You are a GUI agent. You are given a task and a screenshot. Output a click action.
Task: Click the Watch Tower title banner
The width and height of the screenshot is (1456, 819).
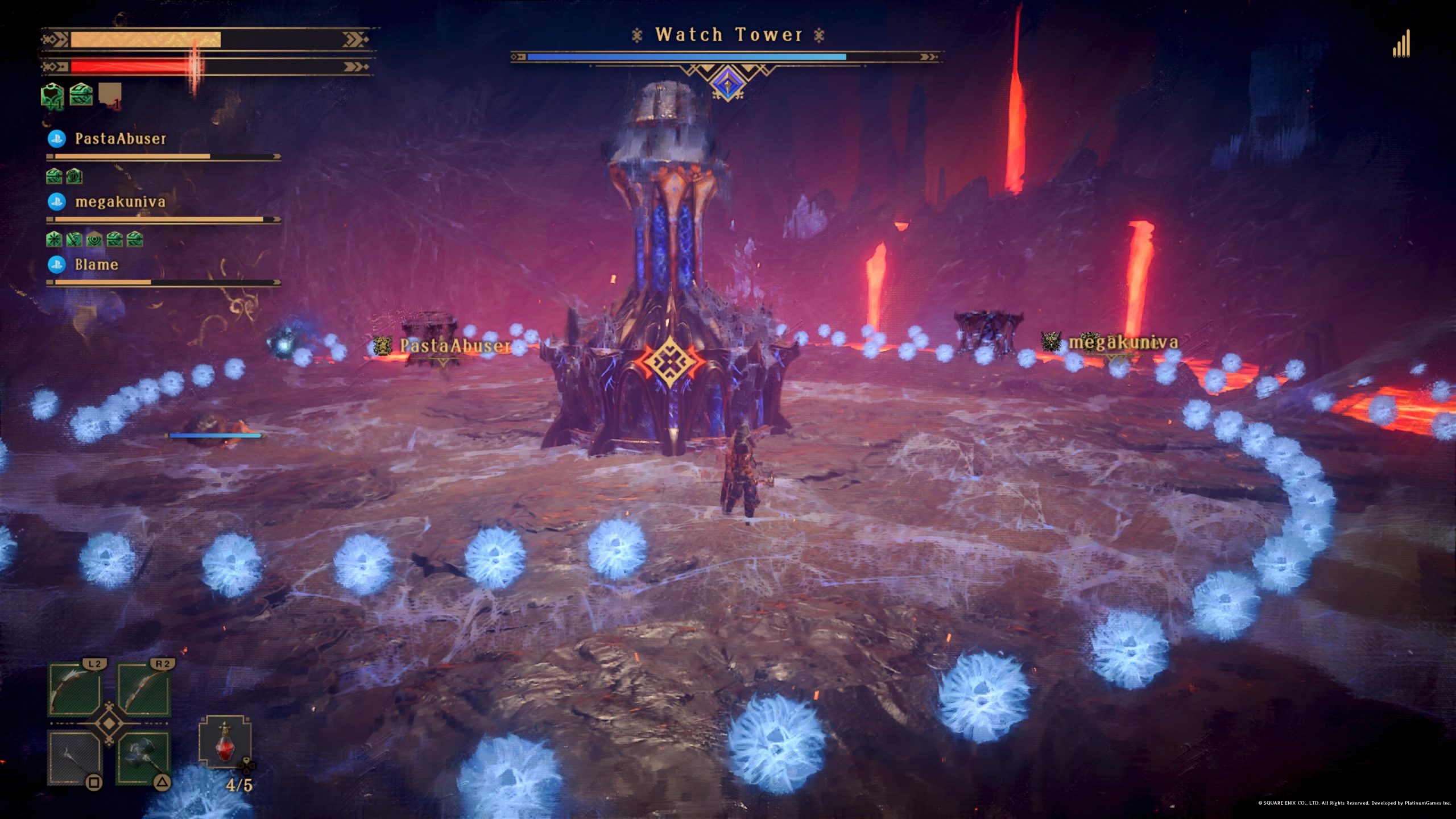coord(728,35)
